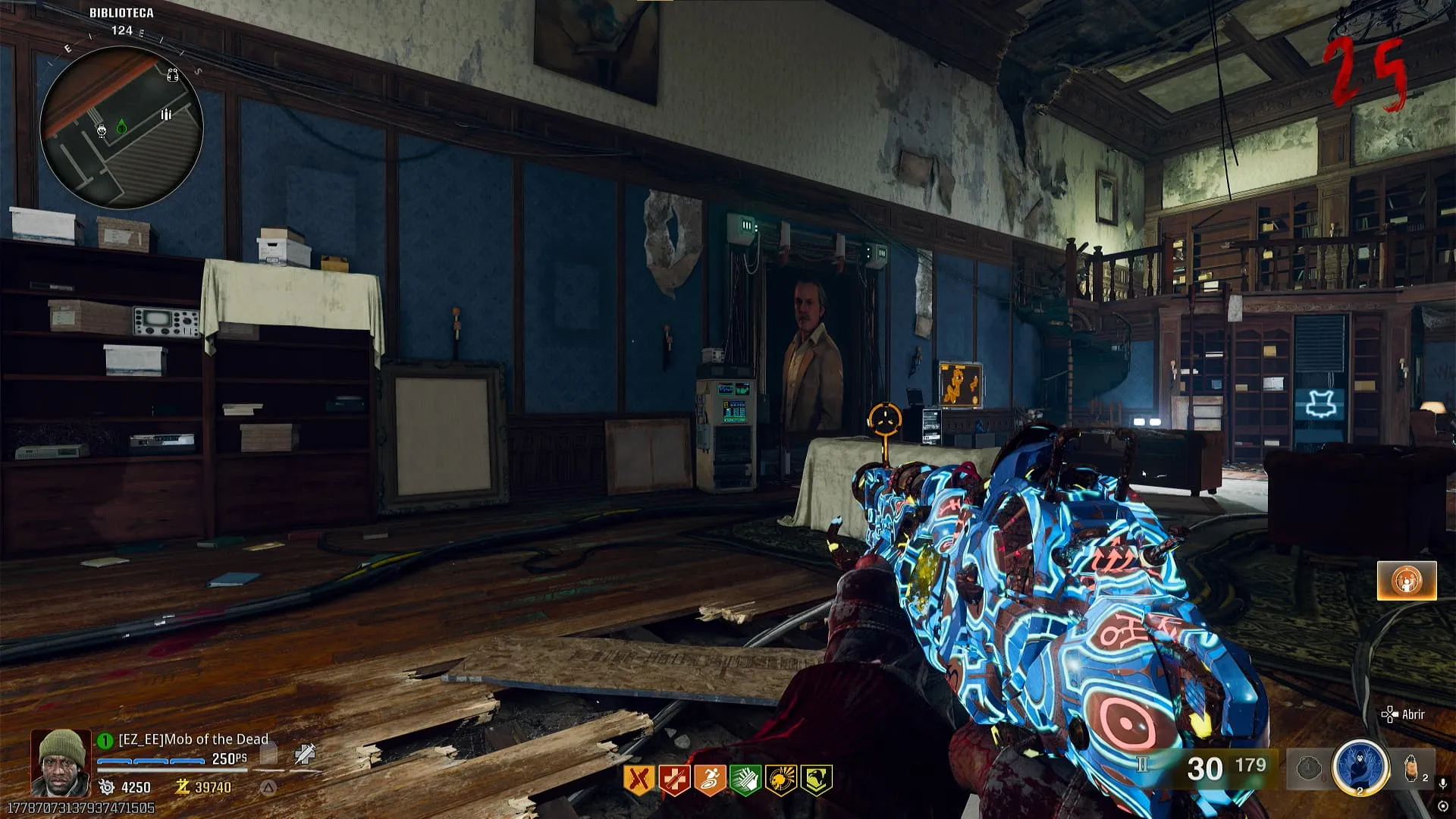Viewport: 1456px width, 819px height.
Task: Click the green fast-hands perk icon
Action: point(745,780)
